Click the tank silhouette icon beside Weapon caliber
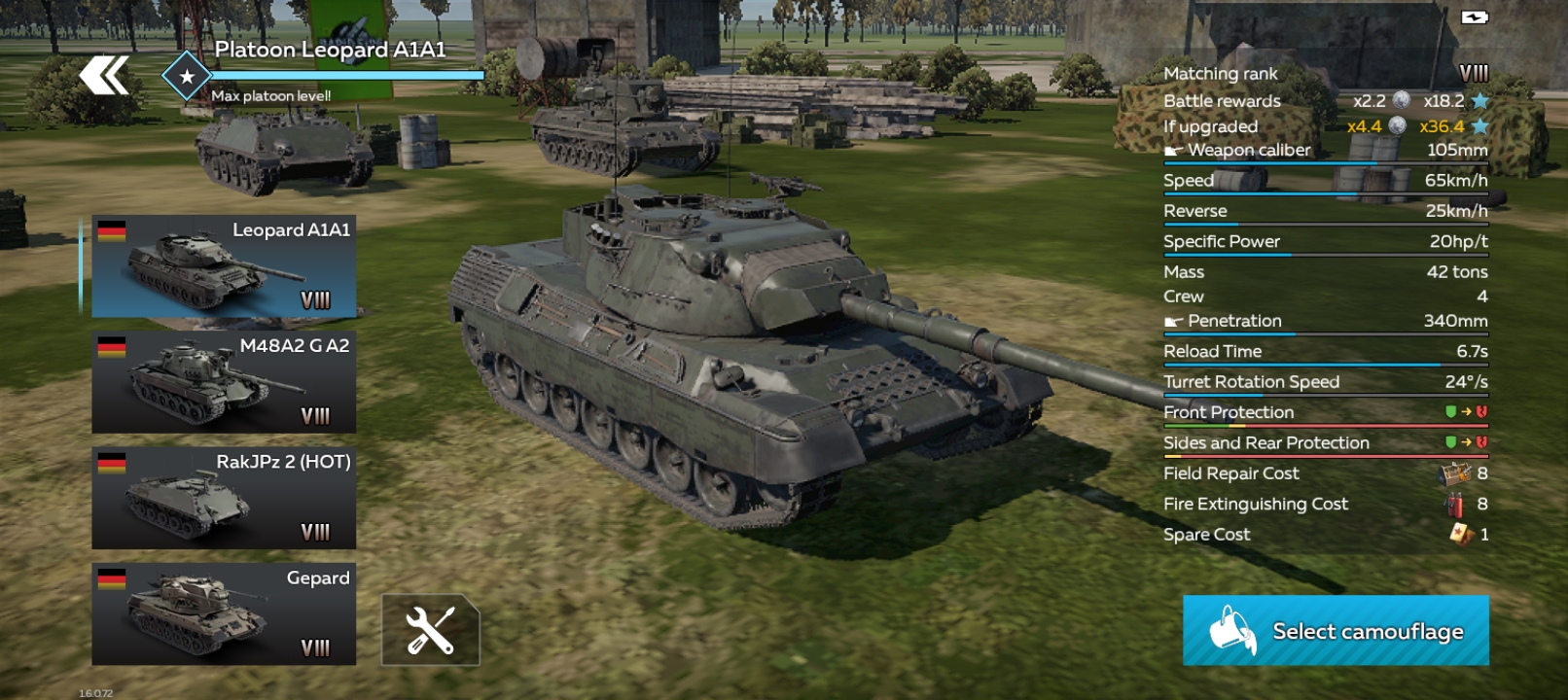The image size is (1568, 700). pos(1171,150)
